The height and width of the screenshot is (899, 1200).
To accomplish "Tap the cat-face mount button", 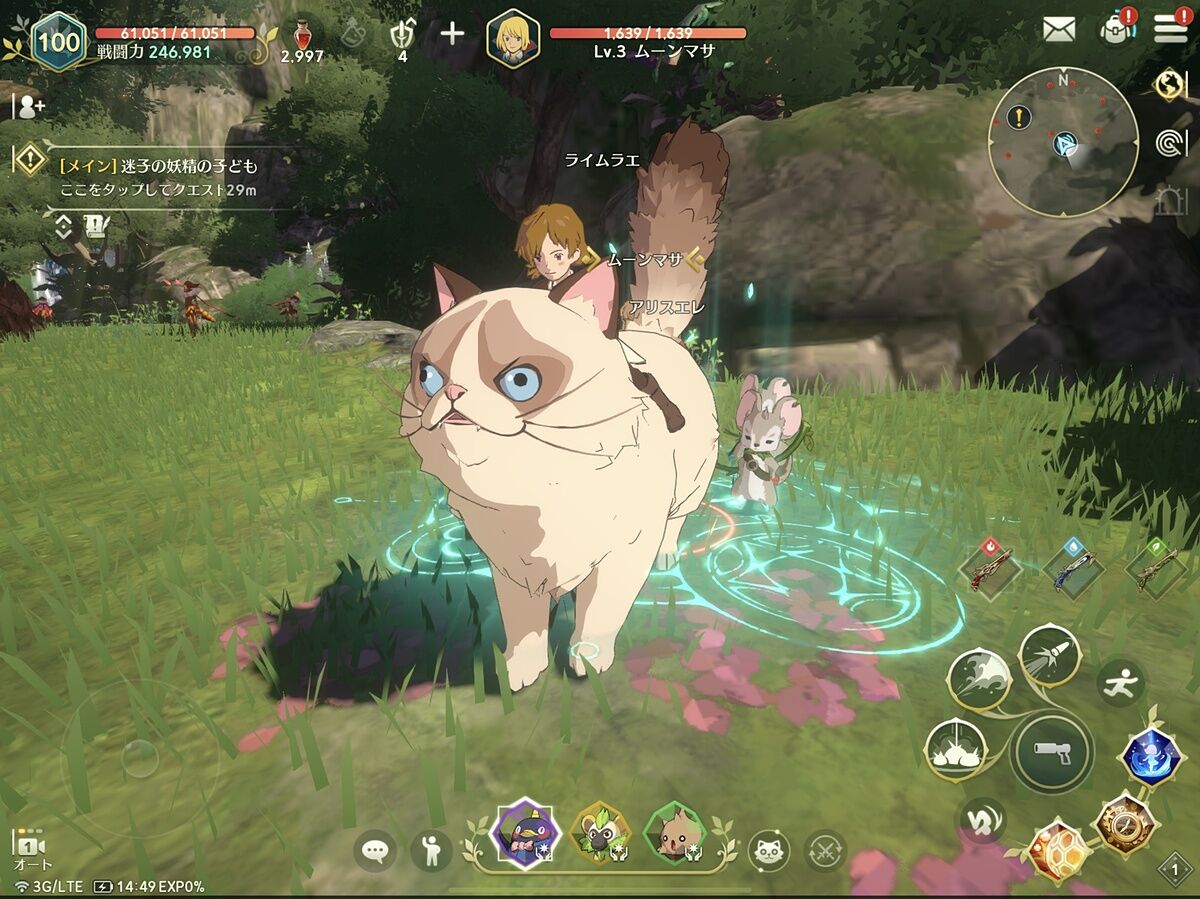I will (x=768, y=851).
